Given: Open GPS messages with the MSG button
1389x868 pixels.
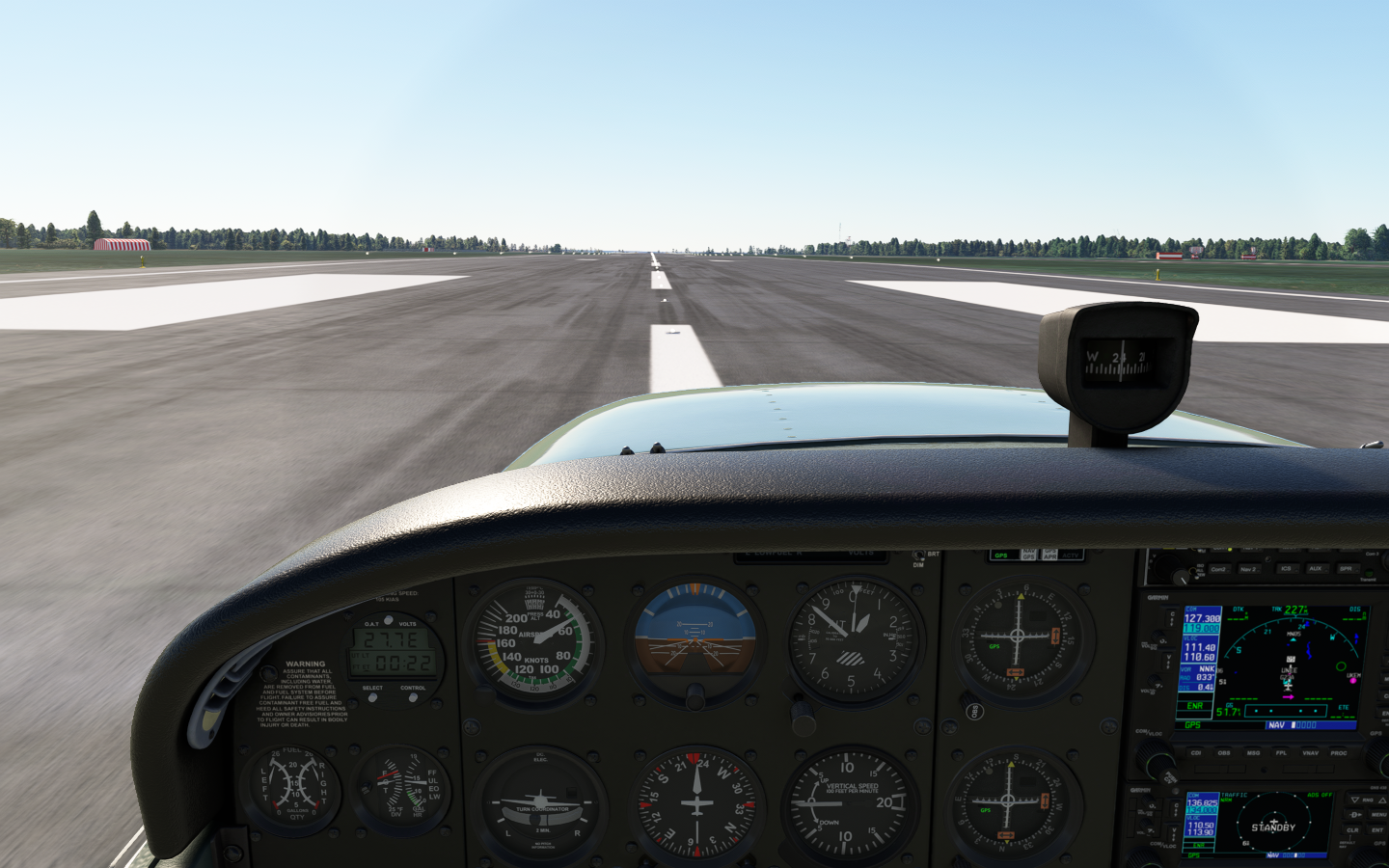Looking at the screenshot, I should pyautogui.click(x=1253, y=752).
